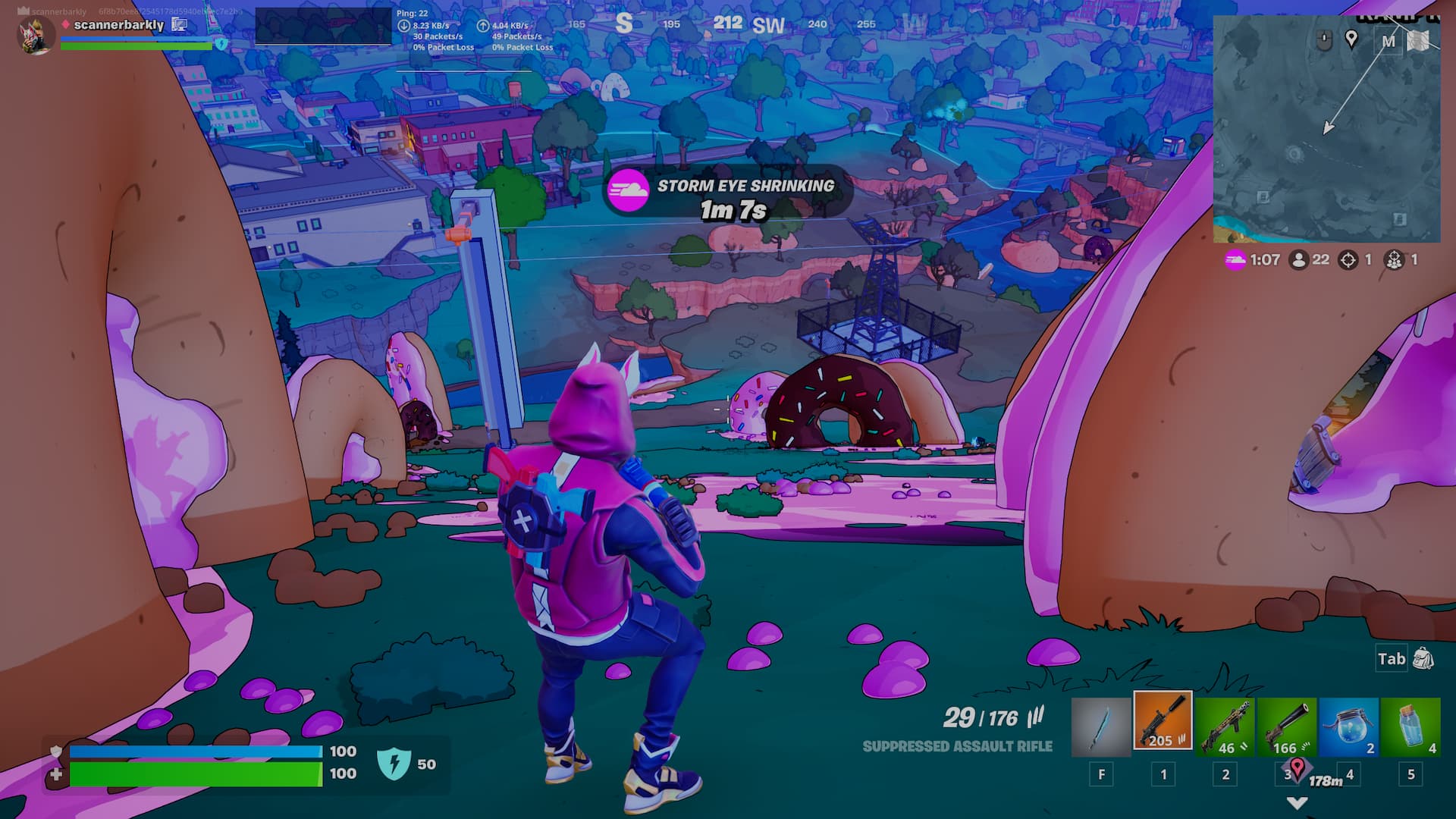
Task: Click the lightning shield icon showing 50
Action: [x=394, y=763]
